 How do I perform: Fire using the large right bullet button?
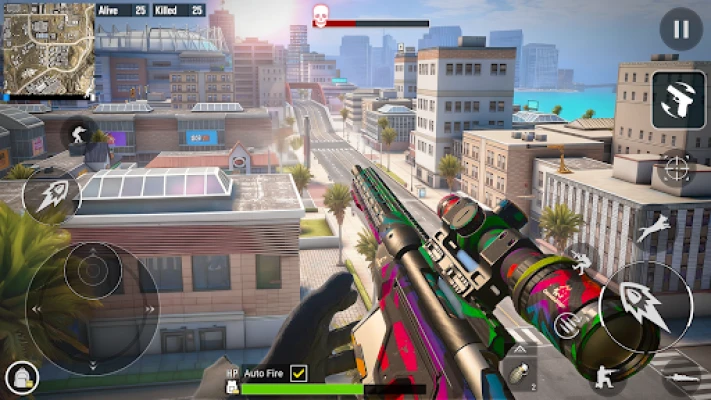(645, 305)
